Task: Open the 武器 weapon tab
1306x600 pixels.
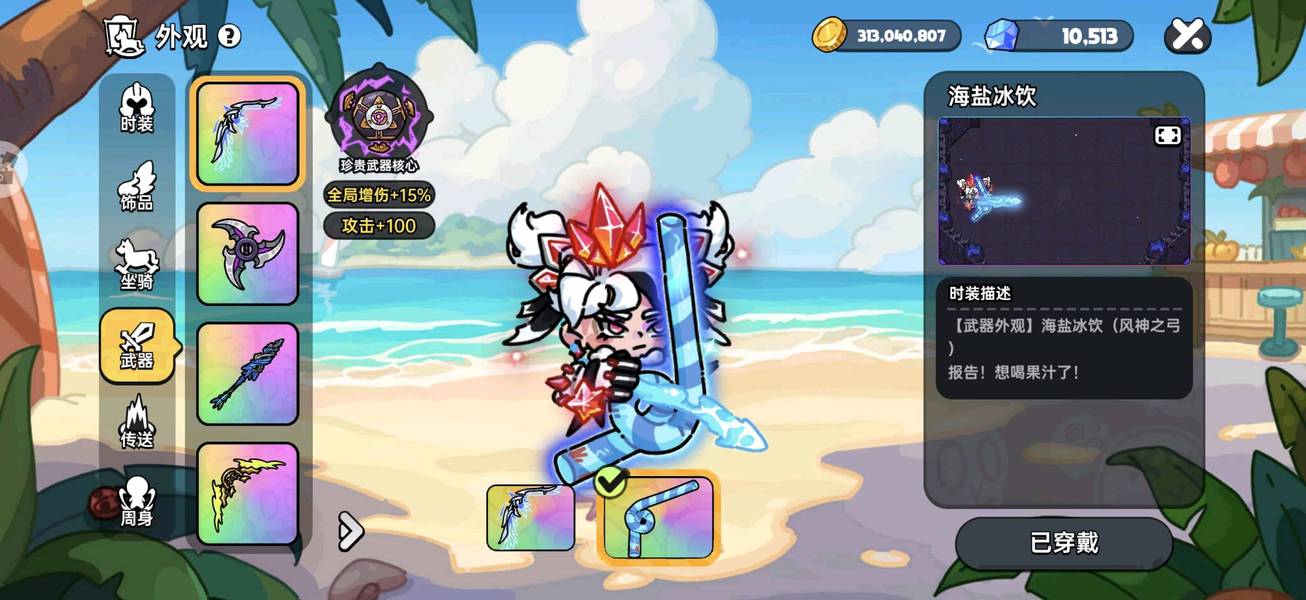Action: pos(137,346)
